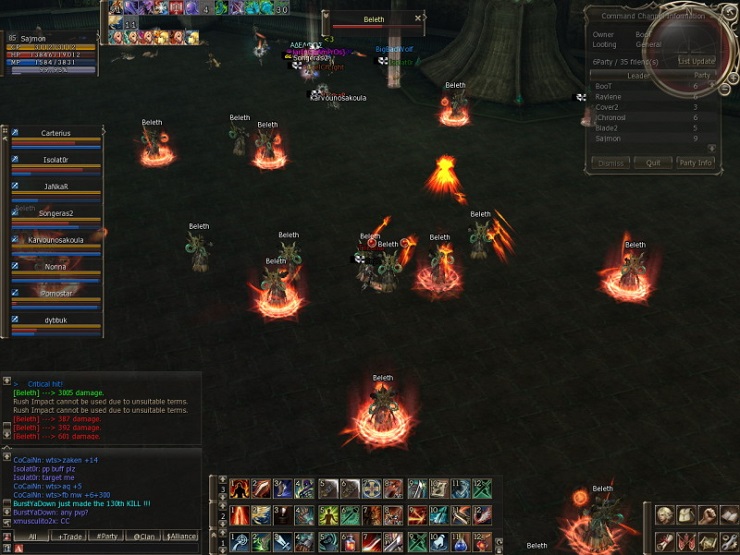This screenshot has height=555, width=740.
Task: Select party member Norma
Action: (56, 267)
